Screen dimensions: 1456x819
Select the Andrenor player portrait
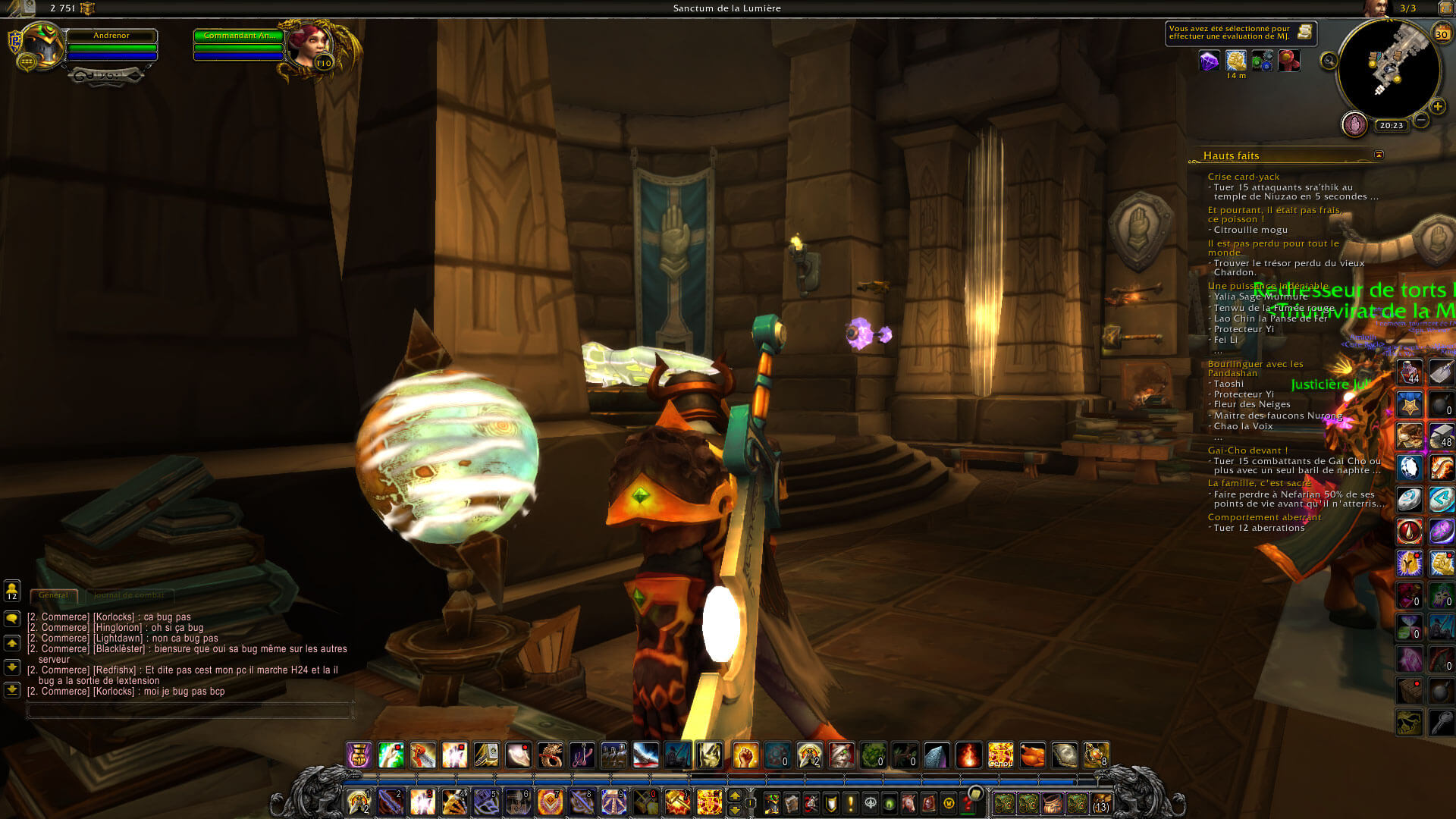click(x=42, y=45)
